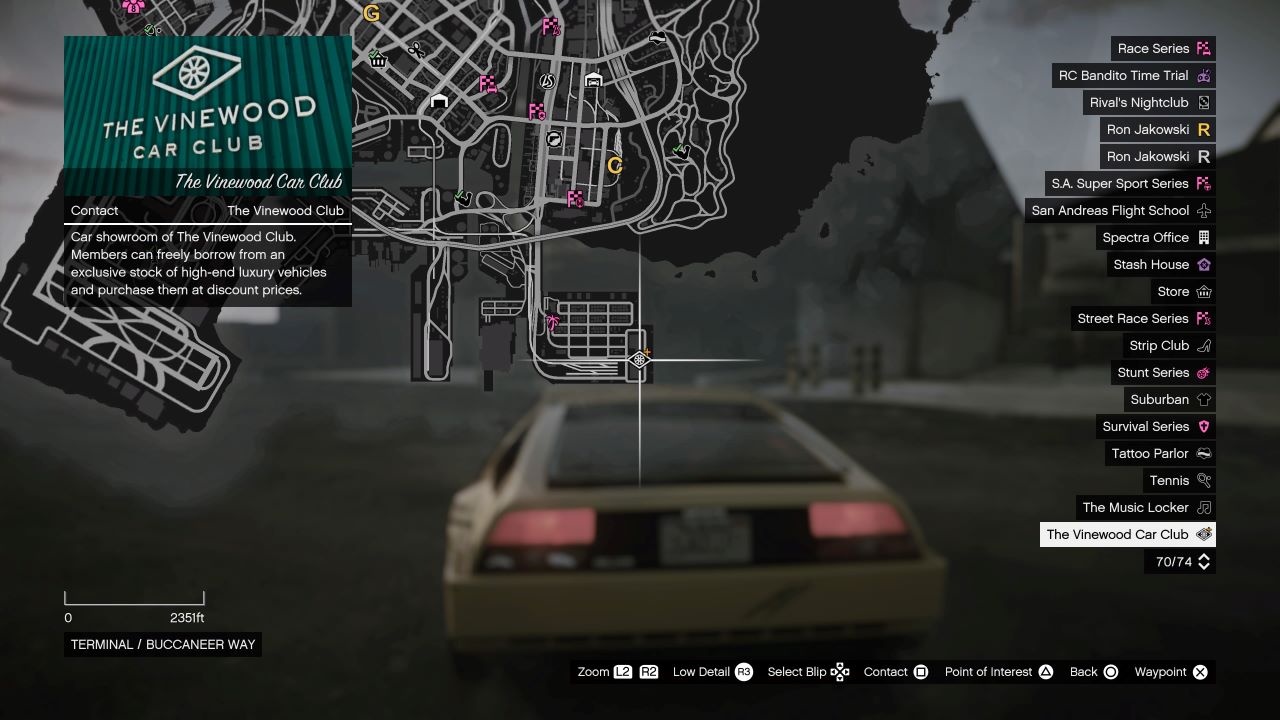Select the Spectra Office building icon

(1203, 237)
